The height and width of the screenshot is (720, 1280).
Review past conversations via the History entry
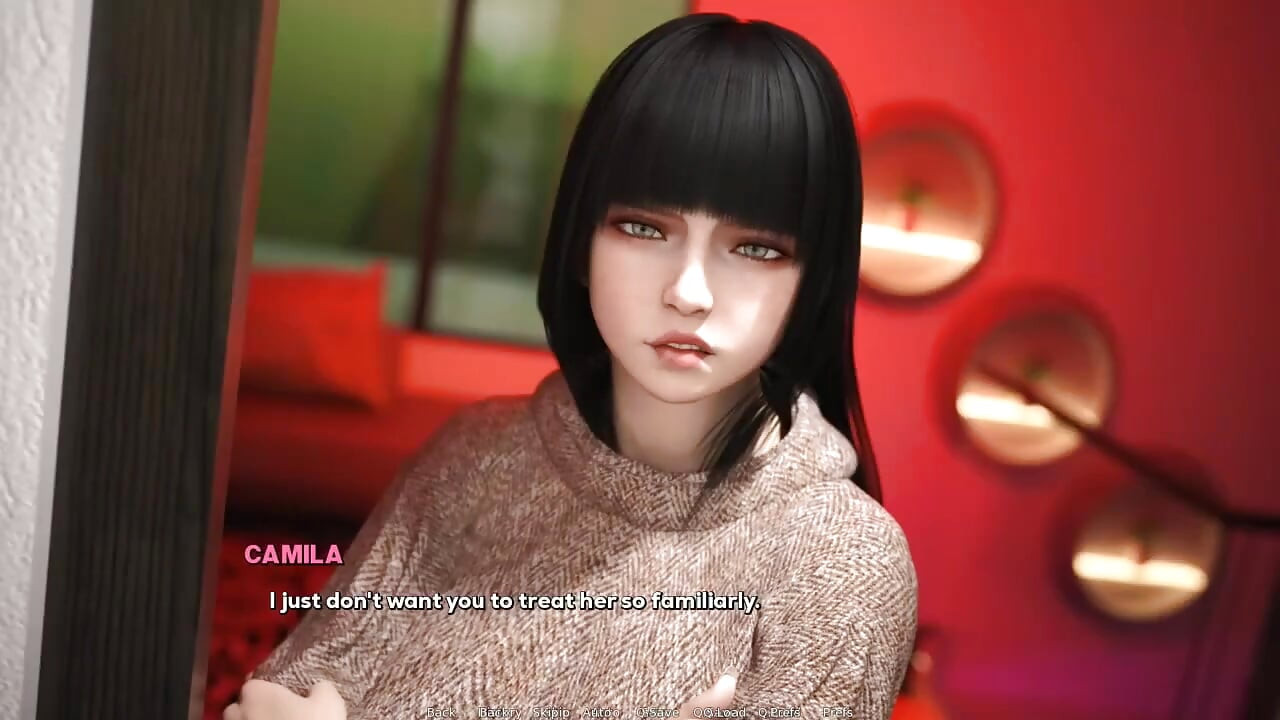(500, 711)
